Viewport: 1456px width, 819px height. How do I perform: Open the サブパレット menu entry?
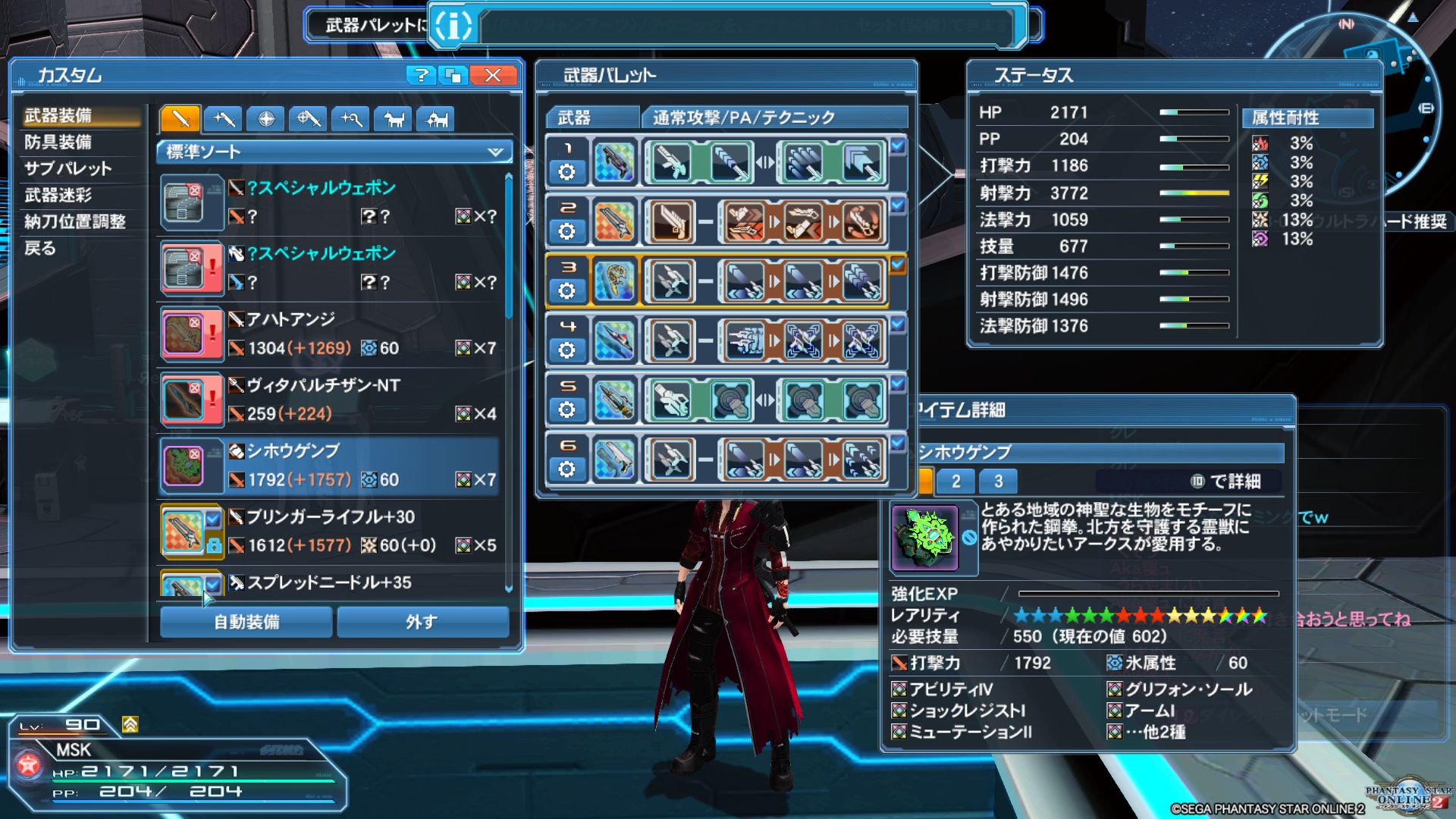[68, 168]
